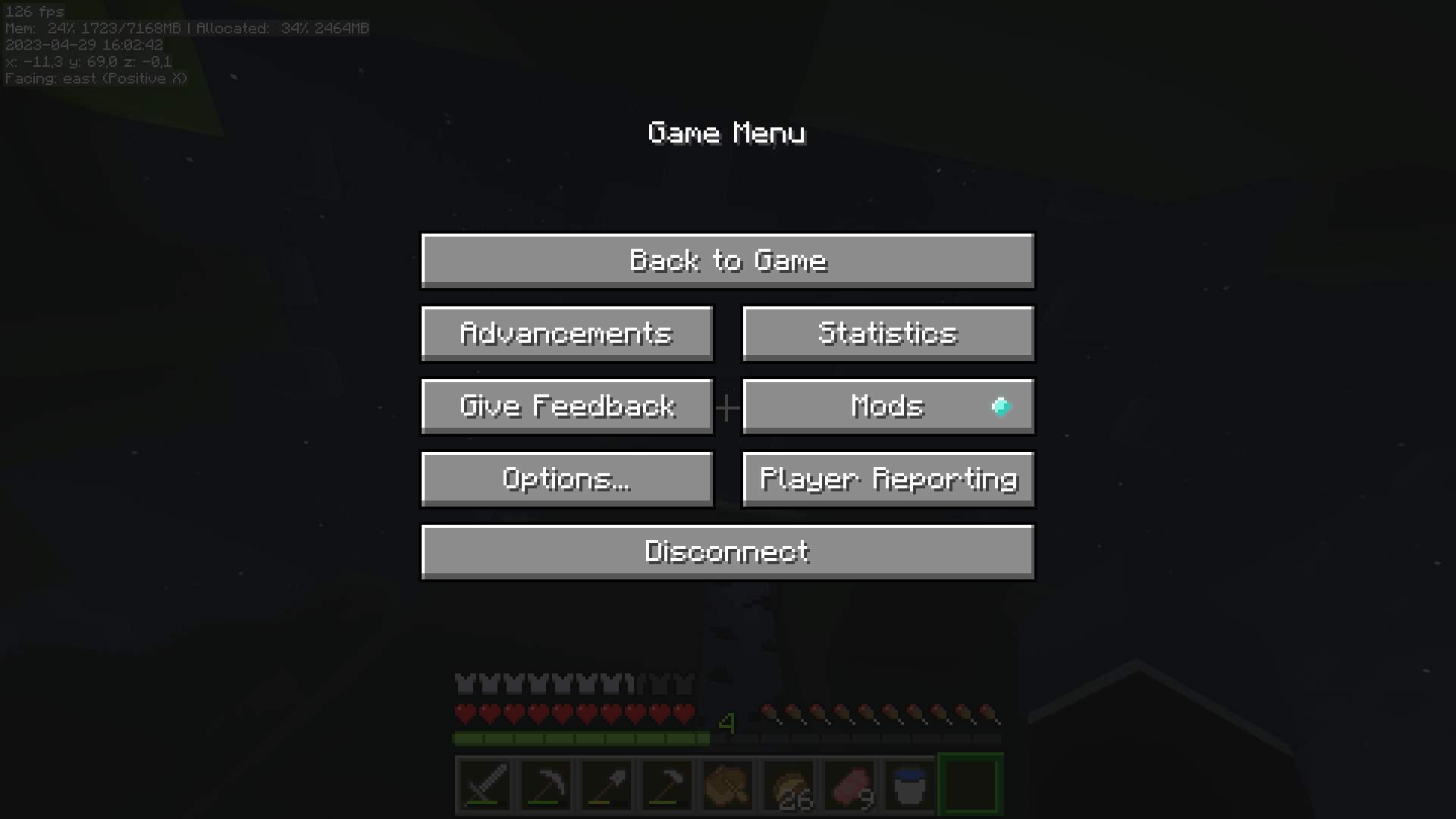
Task: View the Statistics page
Action: tap(887, 334)
